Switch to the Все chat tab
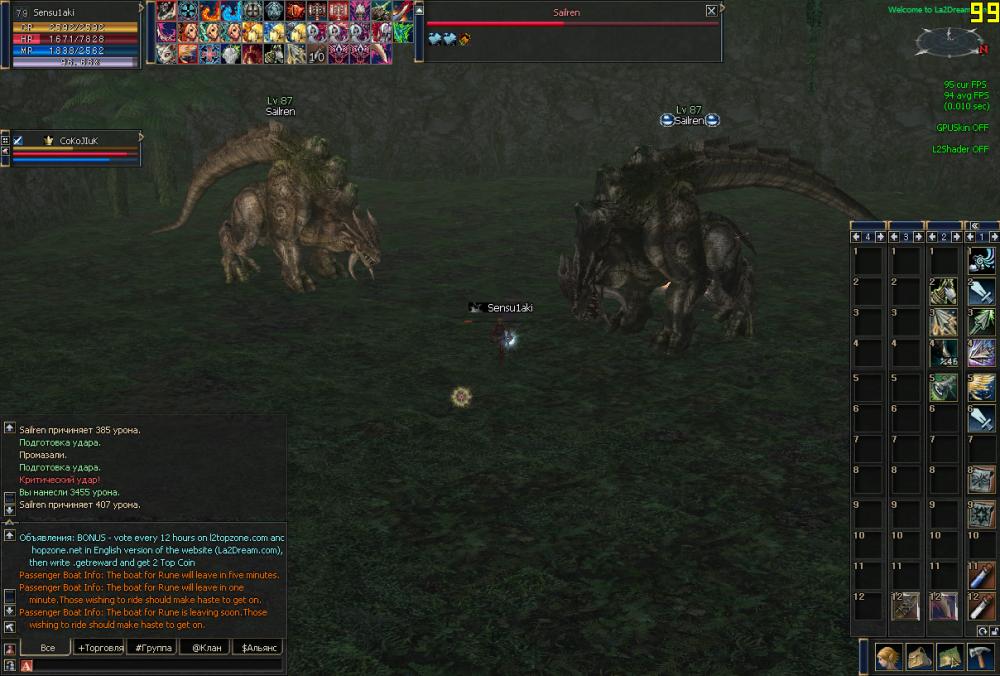Viewport: 1000px width, 676px height. (47, 648)
